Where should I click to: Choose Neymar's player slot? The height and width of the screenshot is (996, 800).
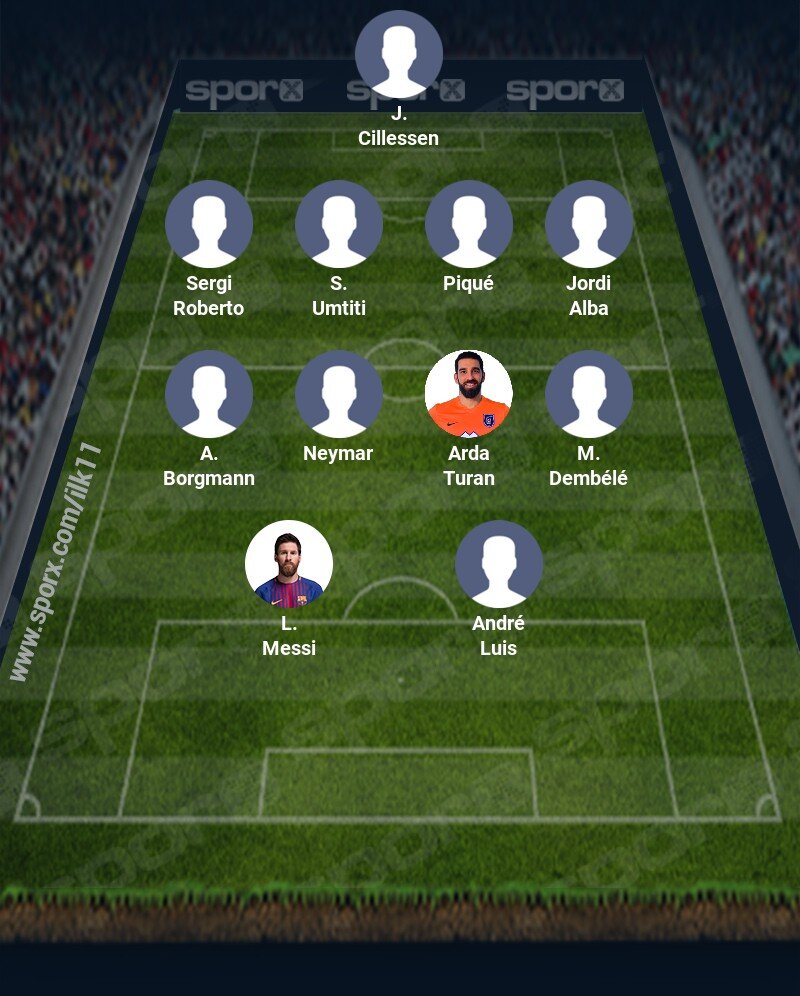[x=339, y=394]
